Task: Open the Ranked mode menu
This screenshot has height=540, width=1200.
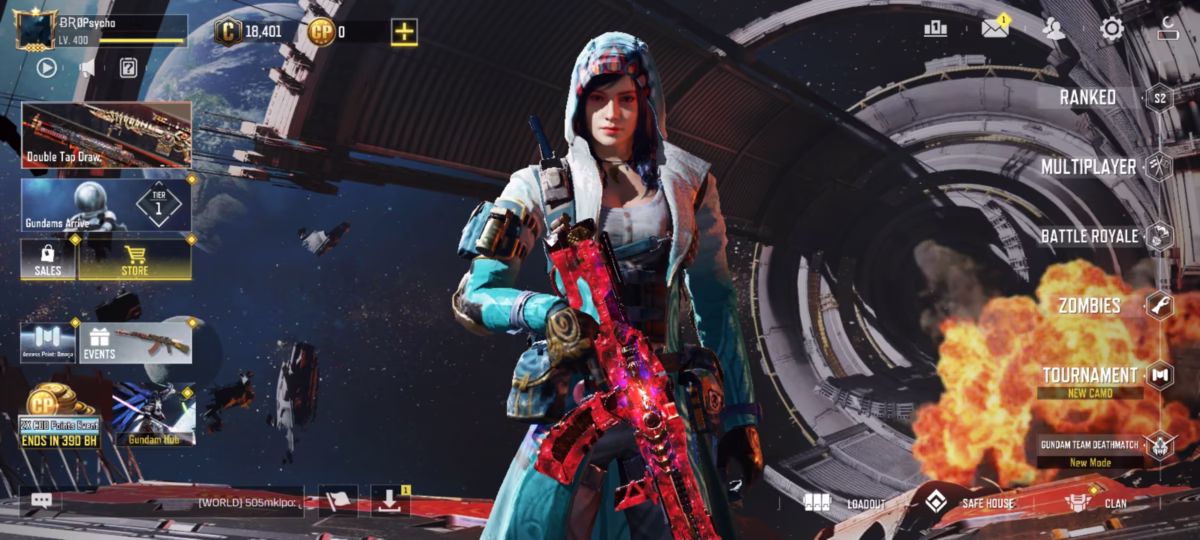Action: click(1089, 98)
